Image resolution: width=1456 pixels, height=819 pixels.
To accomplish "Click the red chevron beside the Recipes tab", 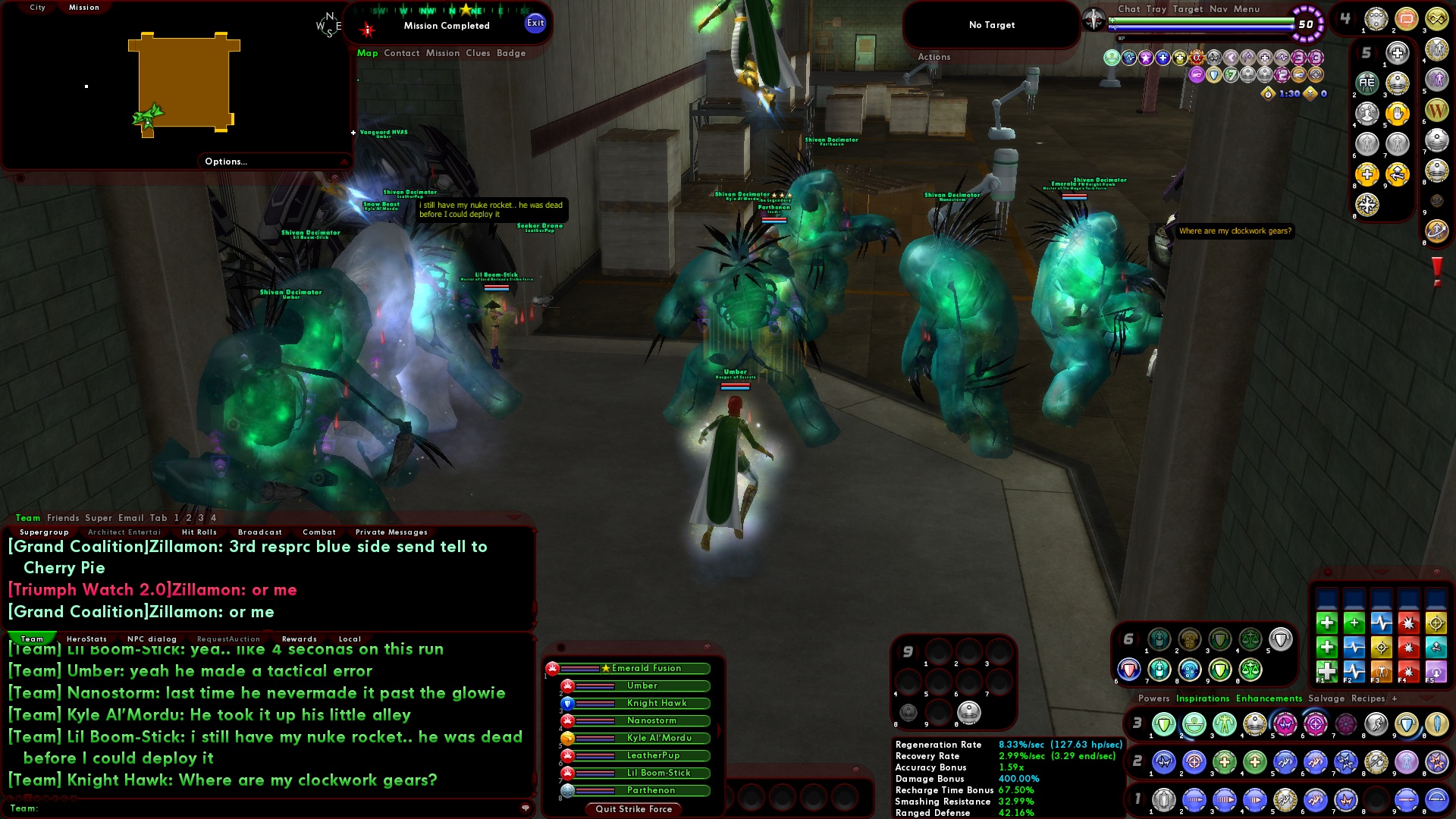I will point(1426,698).
